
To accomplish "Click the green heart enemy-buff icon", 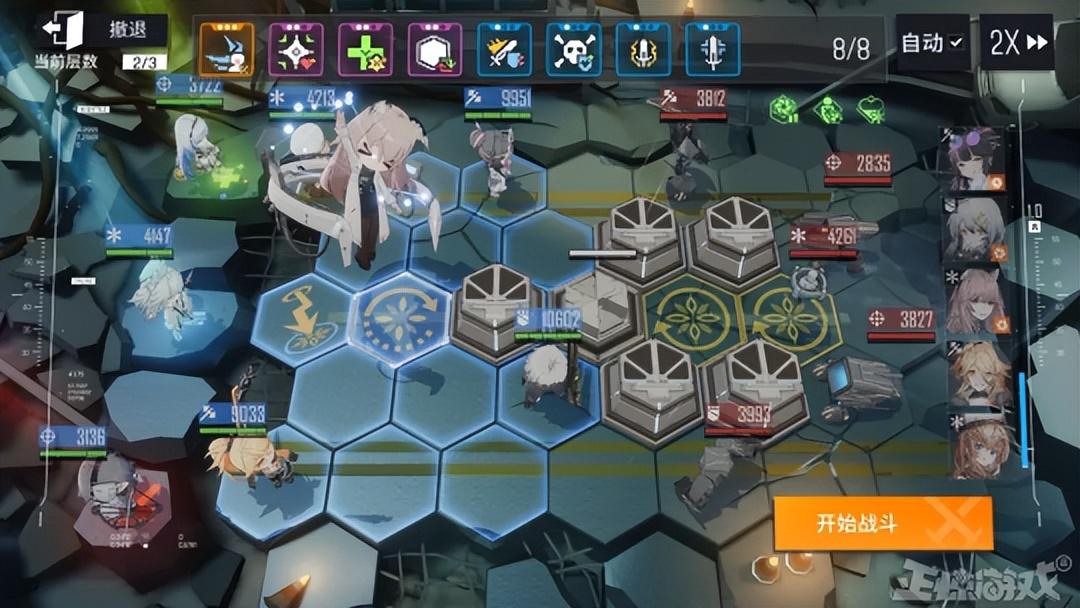I will (872, 108).
